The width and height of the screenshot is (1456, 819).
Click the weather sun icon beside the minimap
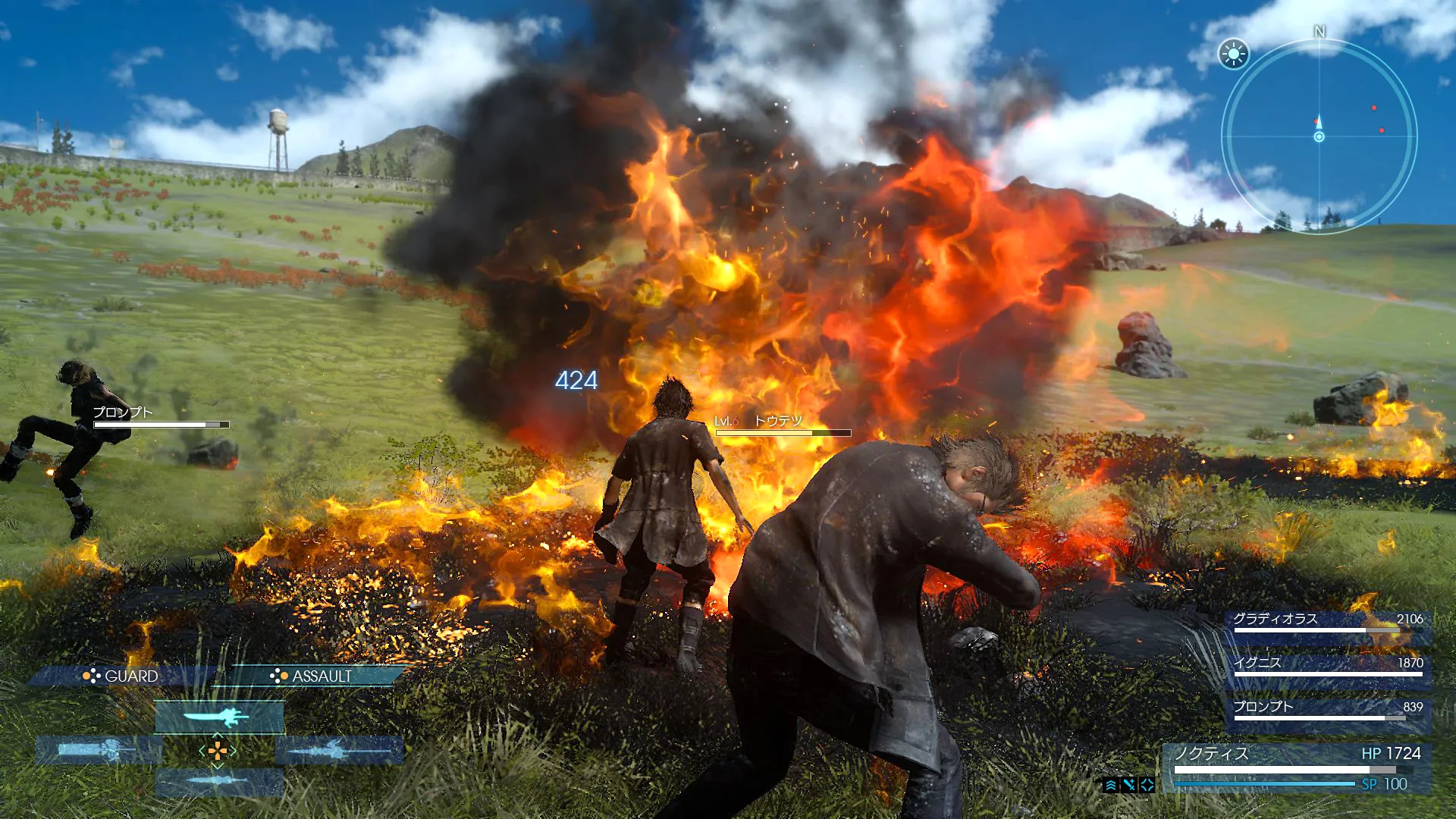point(1235,53)
